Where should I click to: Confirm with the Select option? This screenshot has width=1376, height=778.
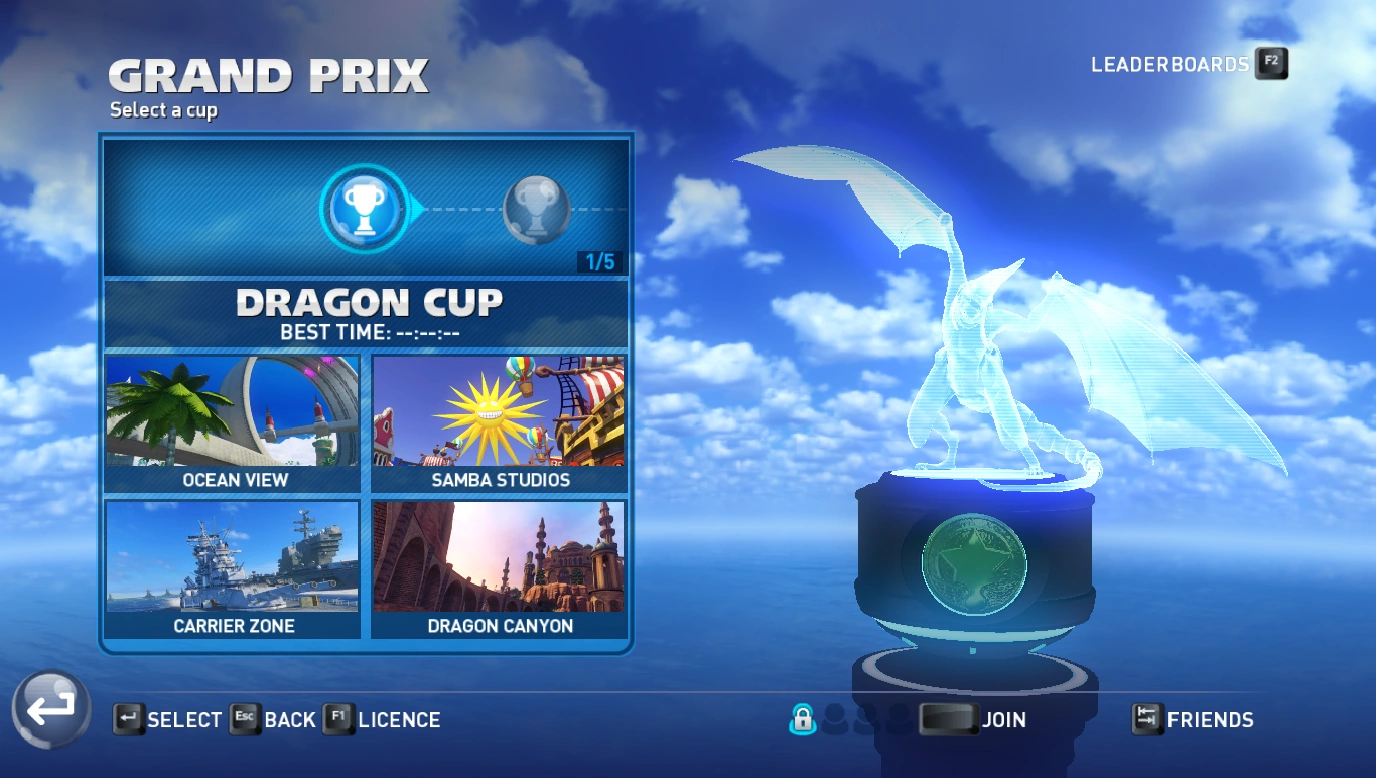[168, 719]
